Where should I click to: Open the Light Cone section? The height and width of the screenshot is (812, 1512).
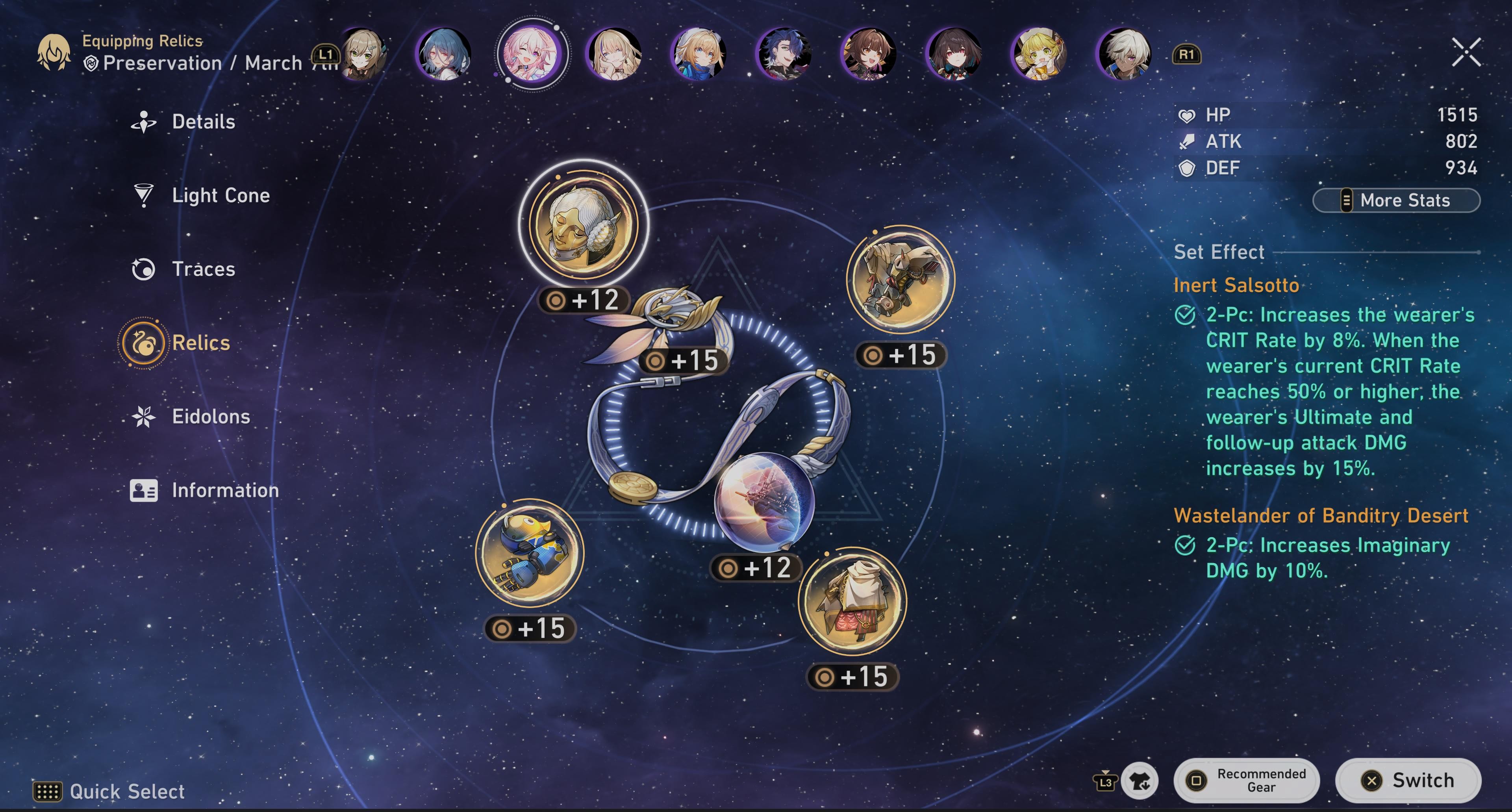(x=220, y=195)
